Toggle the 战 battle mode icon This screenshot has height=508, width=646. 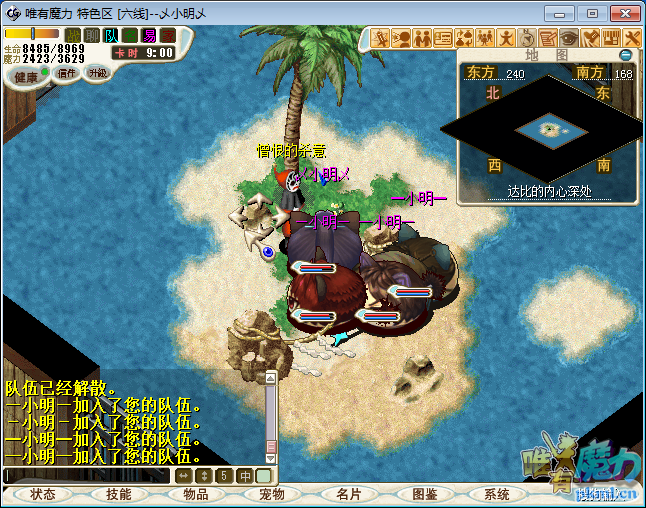click(x=73, y=36)
